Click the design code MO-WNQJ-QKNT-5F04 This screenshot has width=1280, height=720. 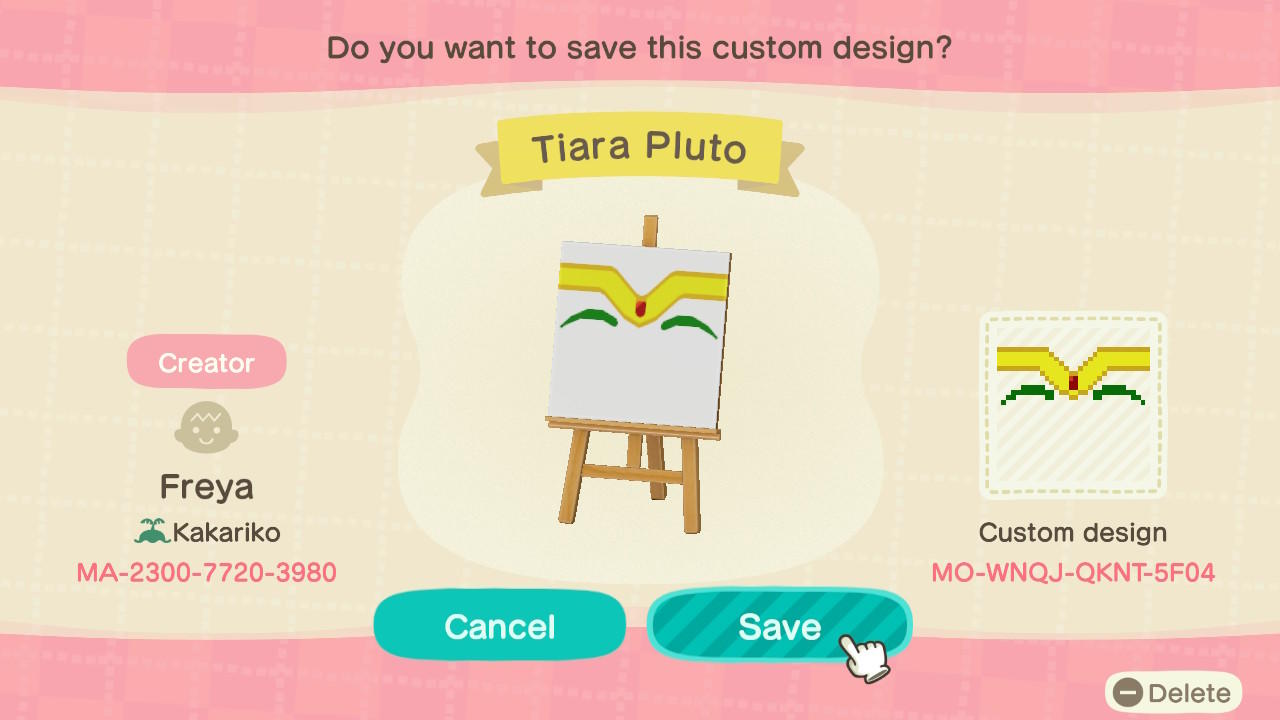[x=1072, y=573]
